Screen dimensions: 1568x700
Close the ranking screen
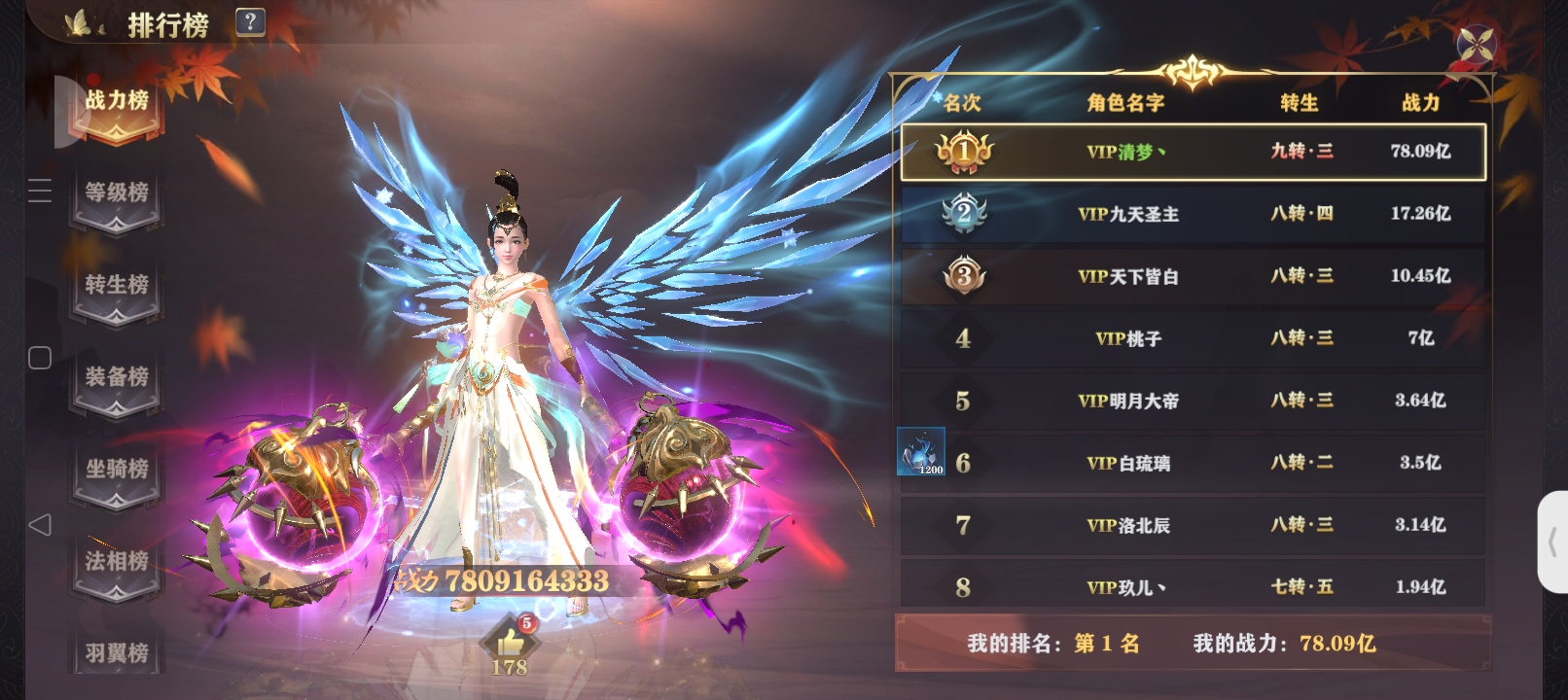[1476, 44]
